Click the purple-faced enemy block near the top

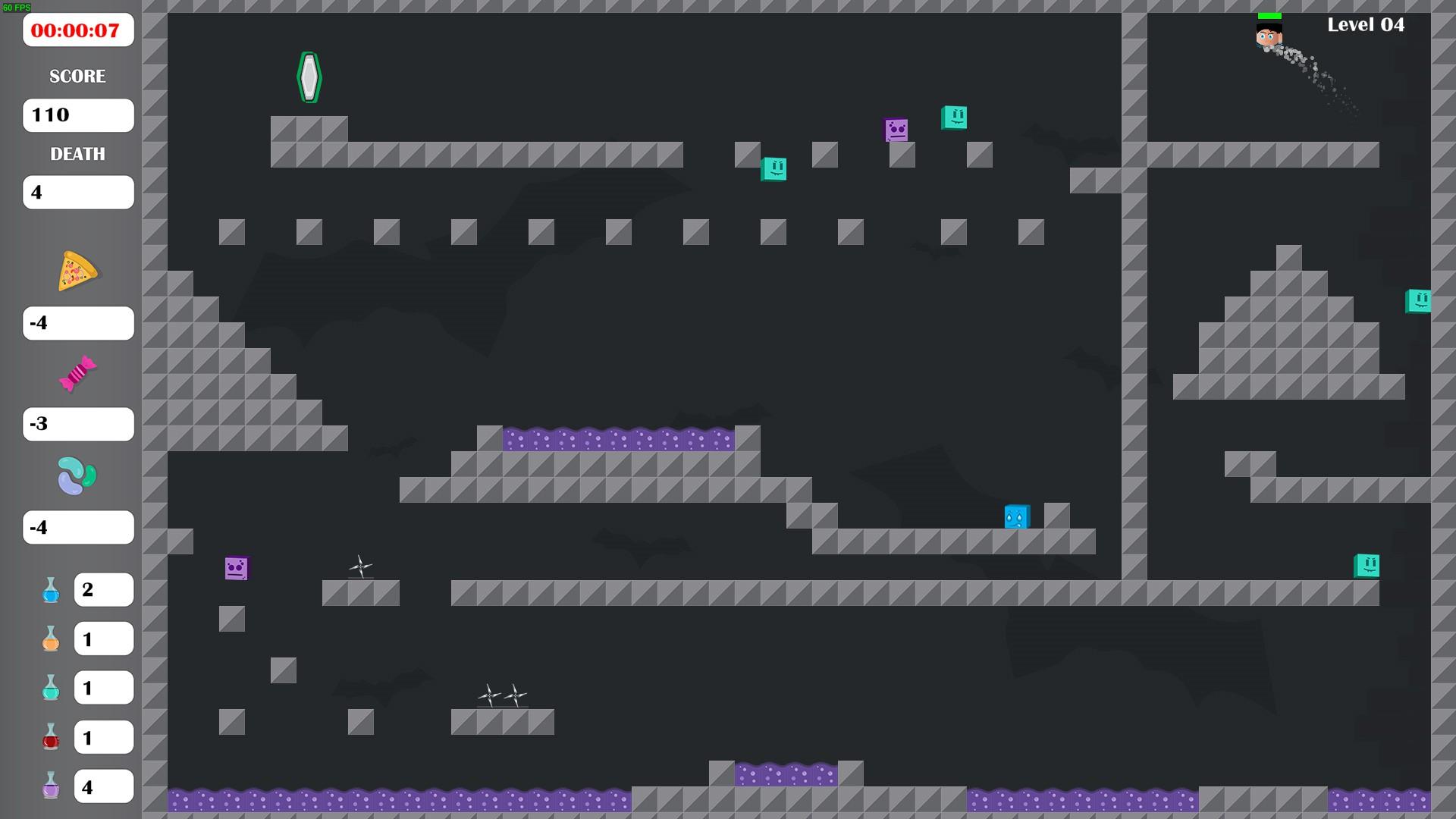895,129
